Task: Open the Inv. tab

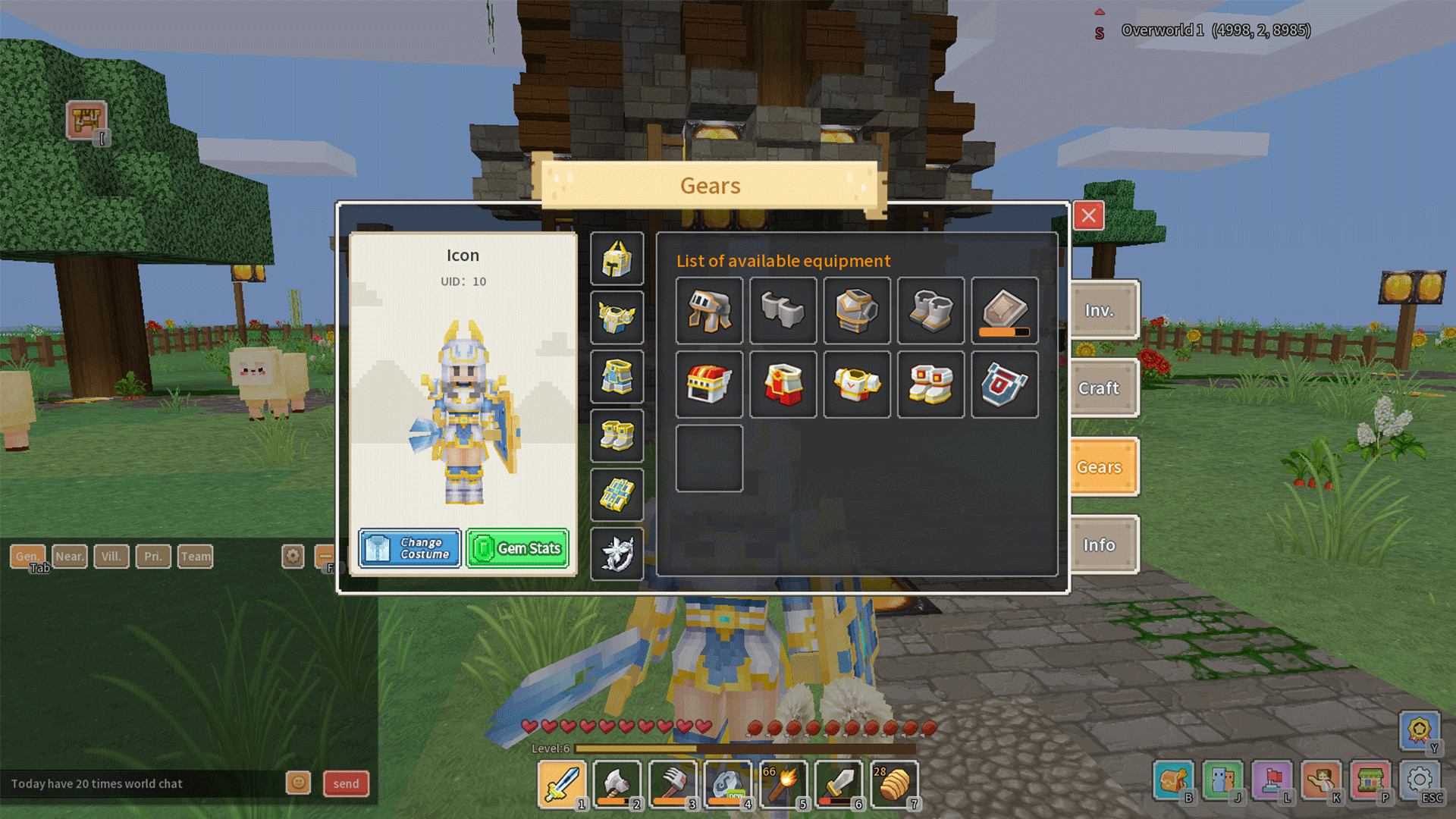Action: [1101, 310]
